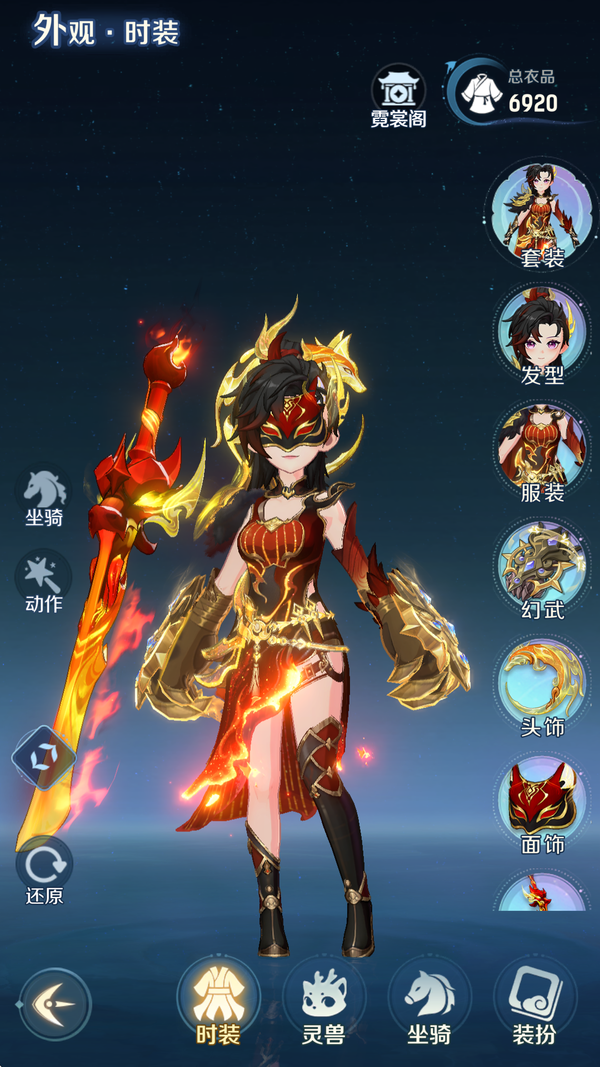Viewport: 600px width, 1067px height.
Task: Switch to the 时装 fashion tab
Action: (217, 1002)
